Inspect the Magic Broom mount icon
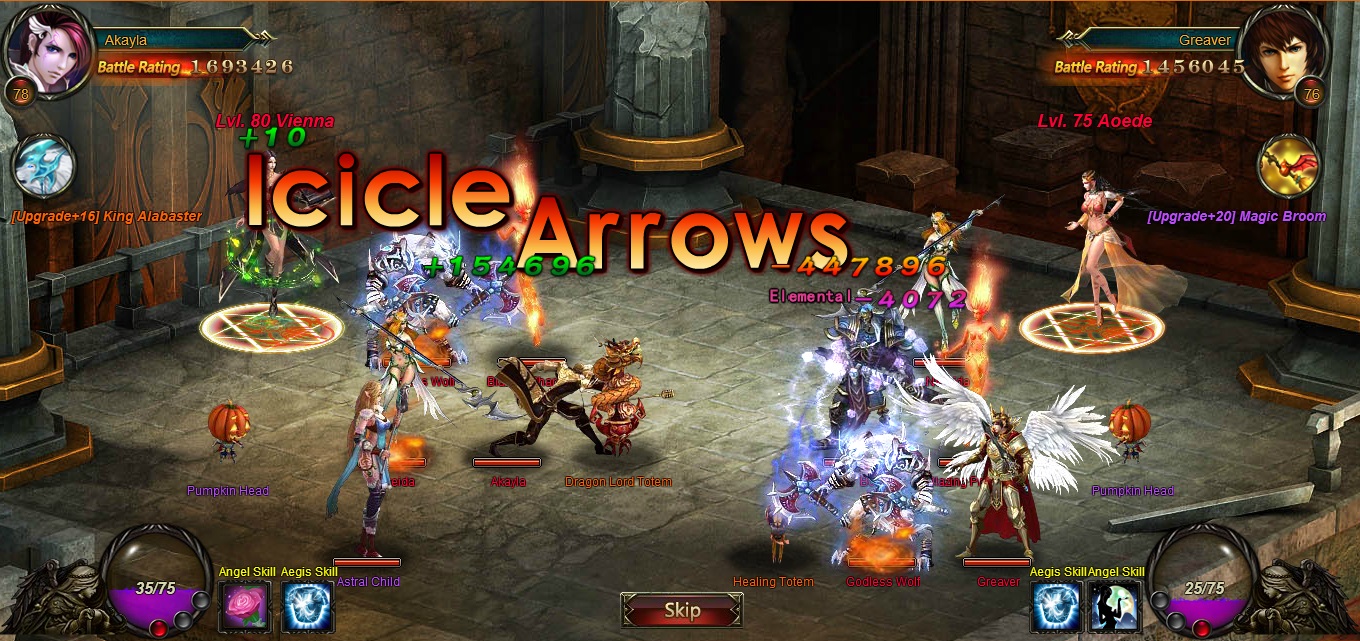This screenshot has height=641, width=1360. [x=1290, y=165]
